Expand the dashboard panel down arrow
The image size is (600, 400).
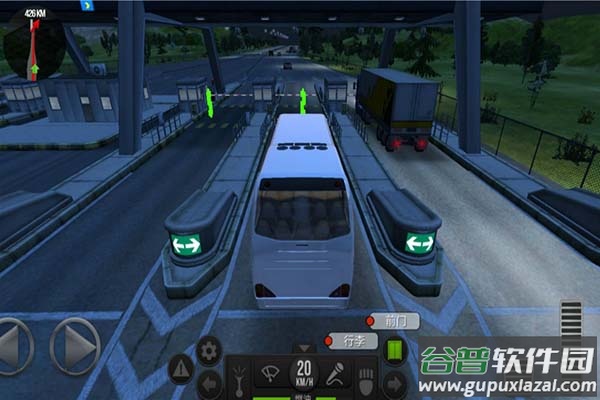(303, 349)
